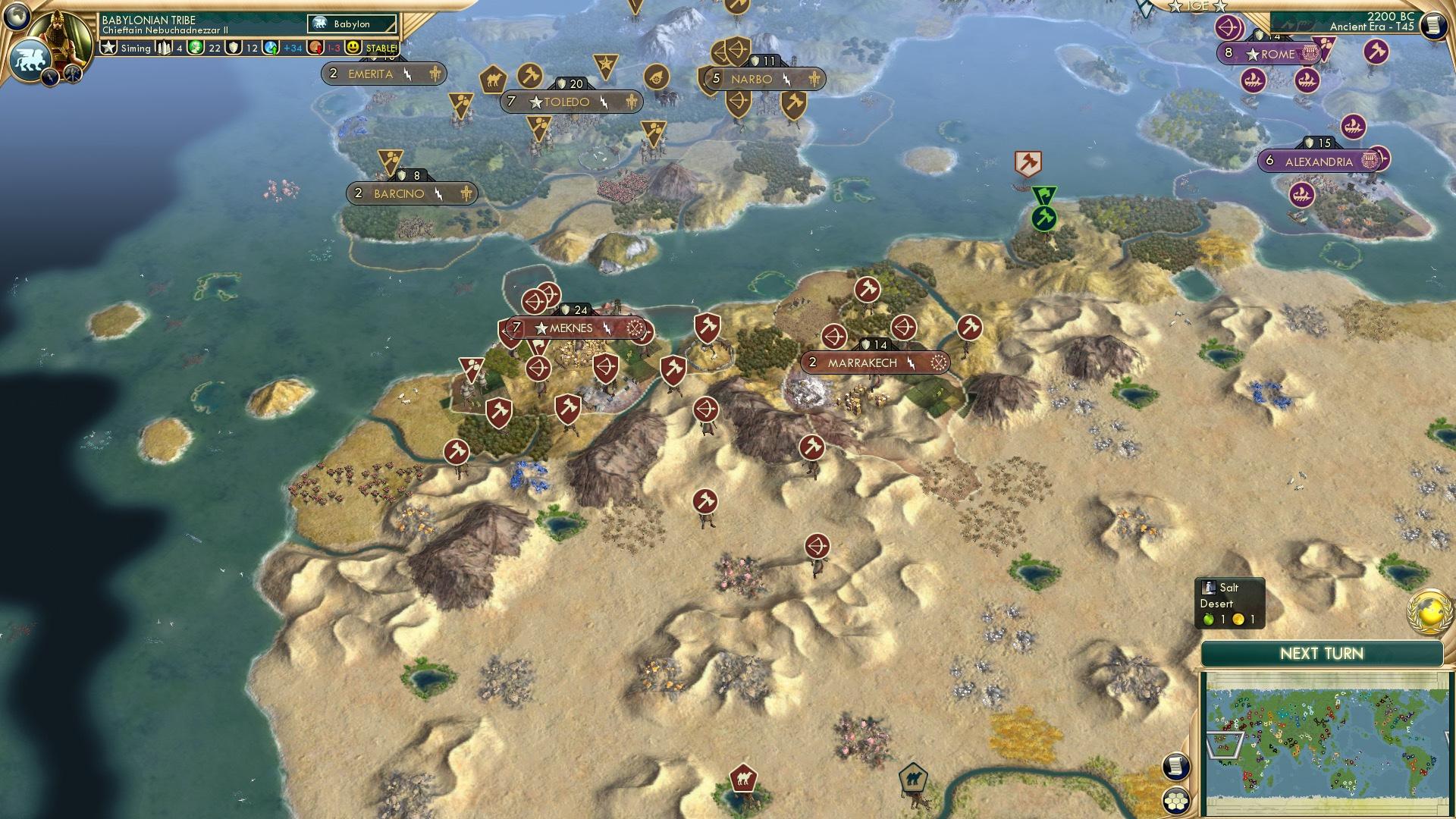Open the Civilopedia scroll icon

coord(1433,24)
